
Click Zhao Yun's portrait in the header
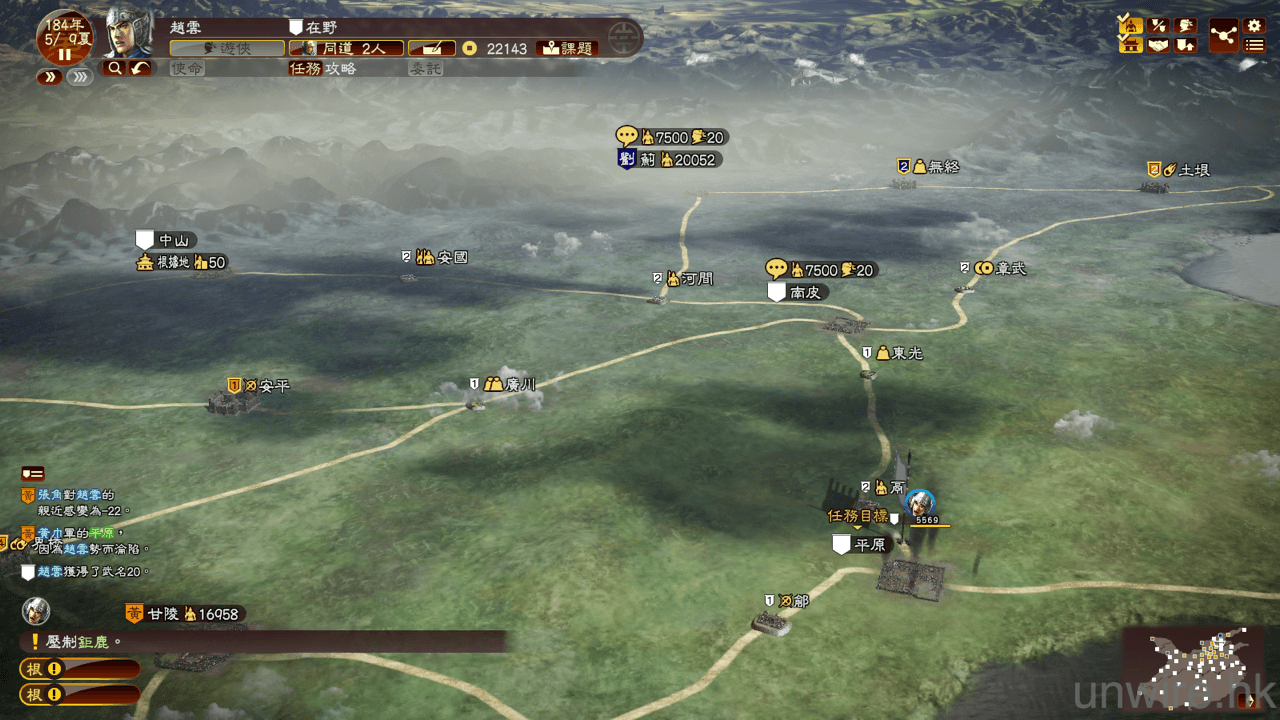click(x=128, y=34)
